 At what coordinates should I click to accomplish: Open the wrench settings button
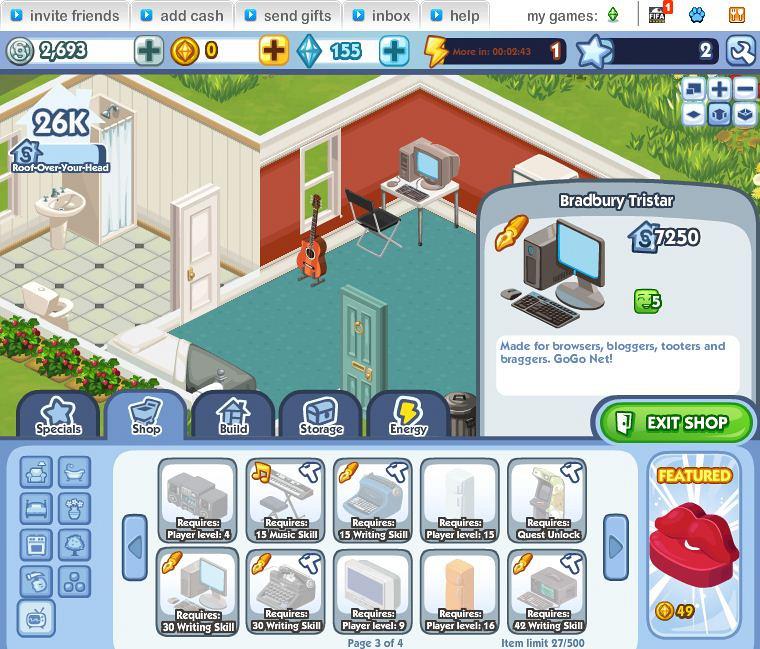point(741,50)
